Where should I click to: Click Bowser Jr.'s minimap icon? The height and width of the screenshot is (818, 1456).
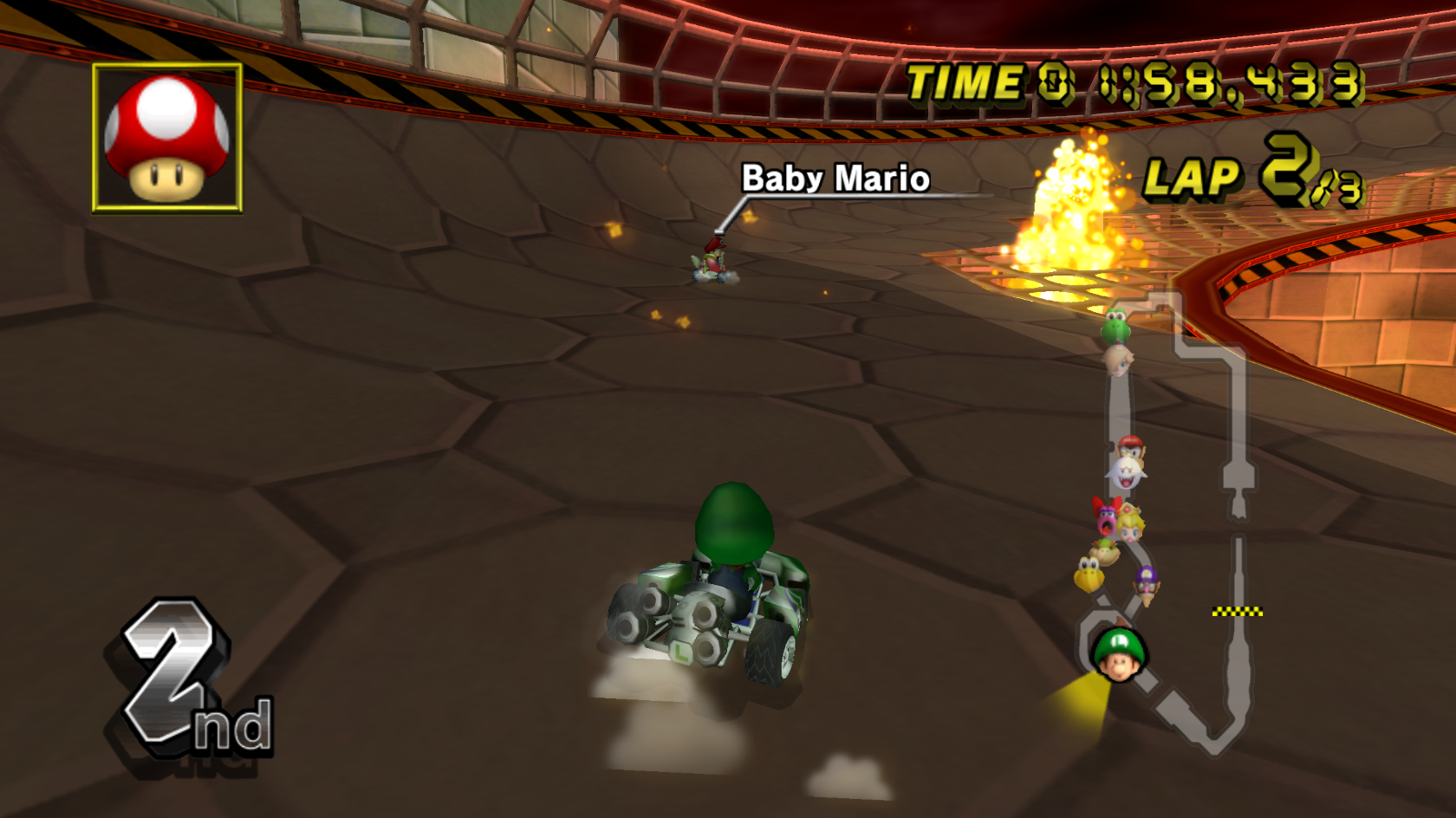1105,549
